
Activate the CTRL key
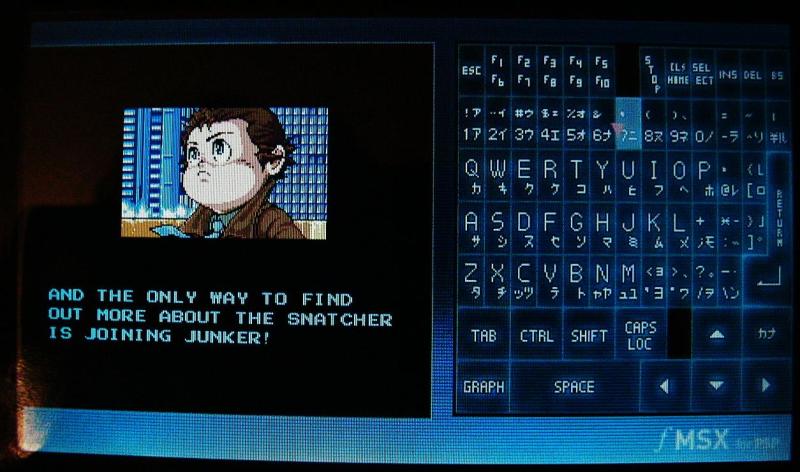pos(536,336)
